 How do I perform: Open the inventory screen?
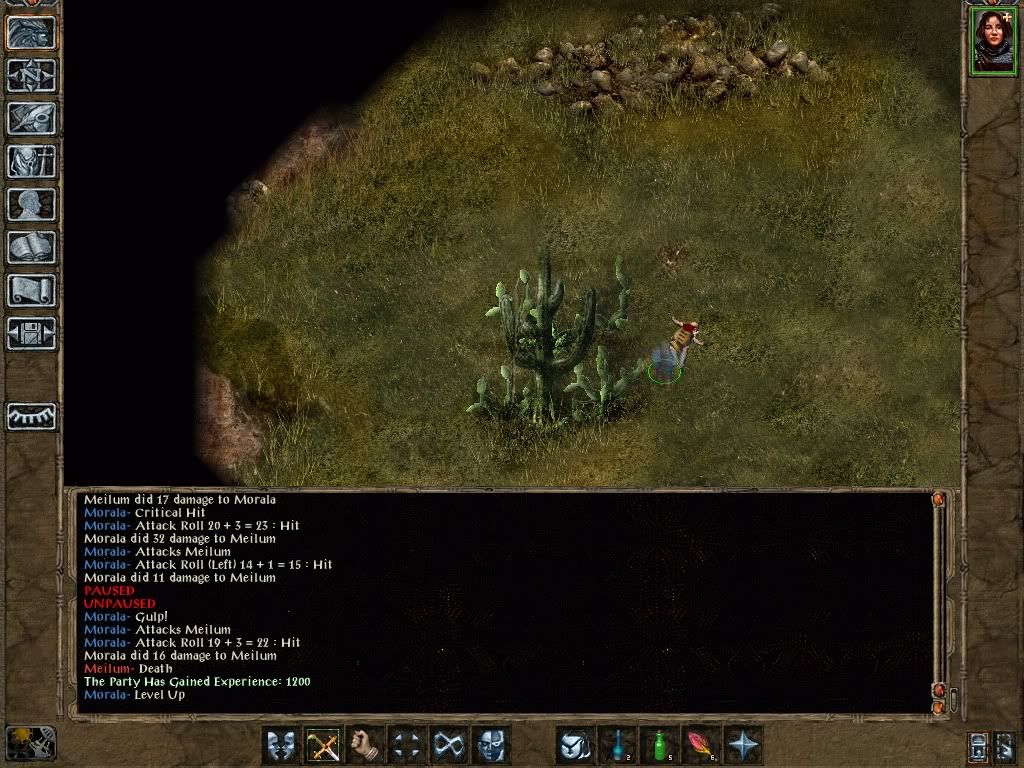[x=31, y=161]
